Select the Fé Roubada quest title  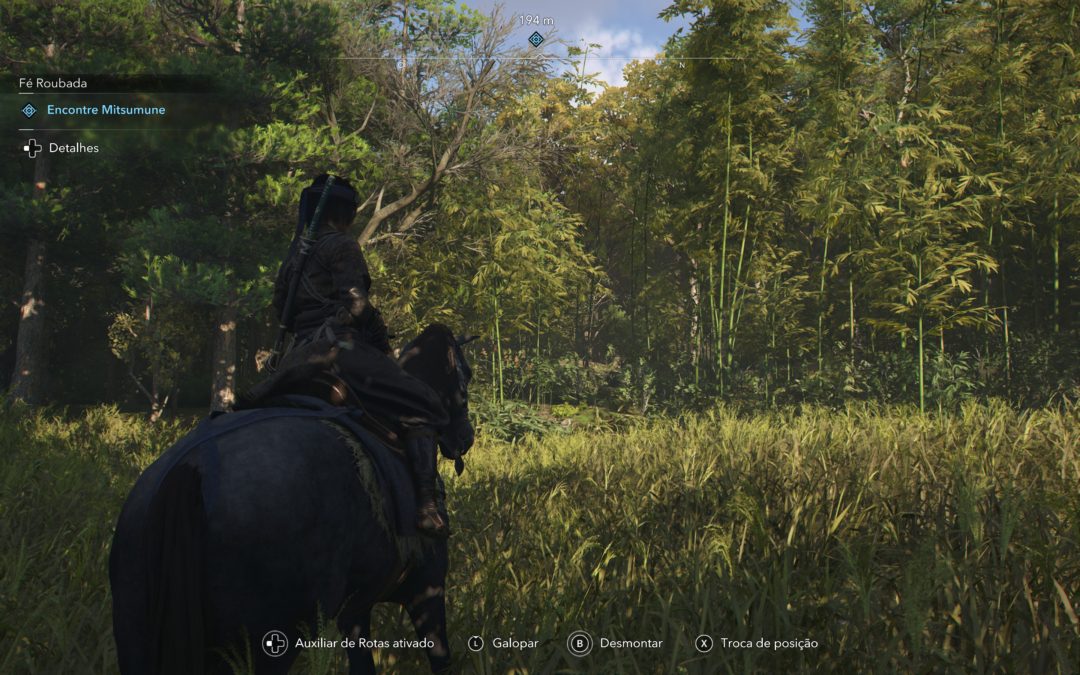pyautogui.click(x=53, y=84)
